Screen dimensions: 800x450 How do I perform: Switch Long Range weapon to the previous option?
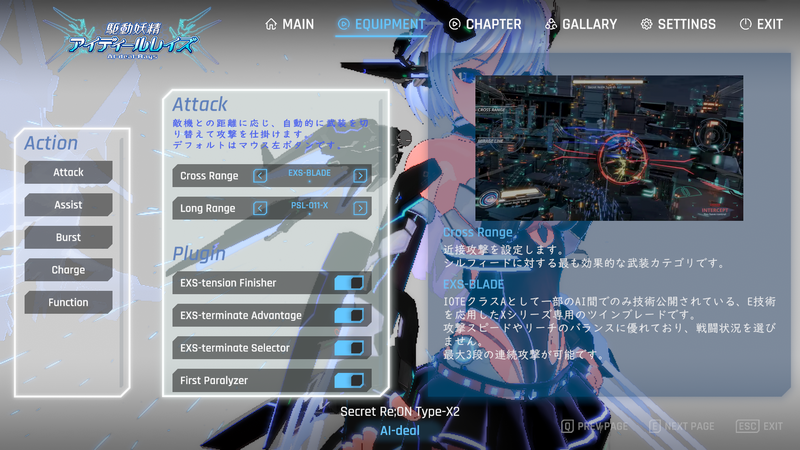click(260, 208)
